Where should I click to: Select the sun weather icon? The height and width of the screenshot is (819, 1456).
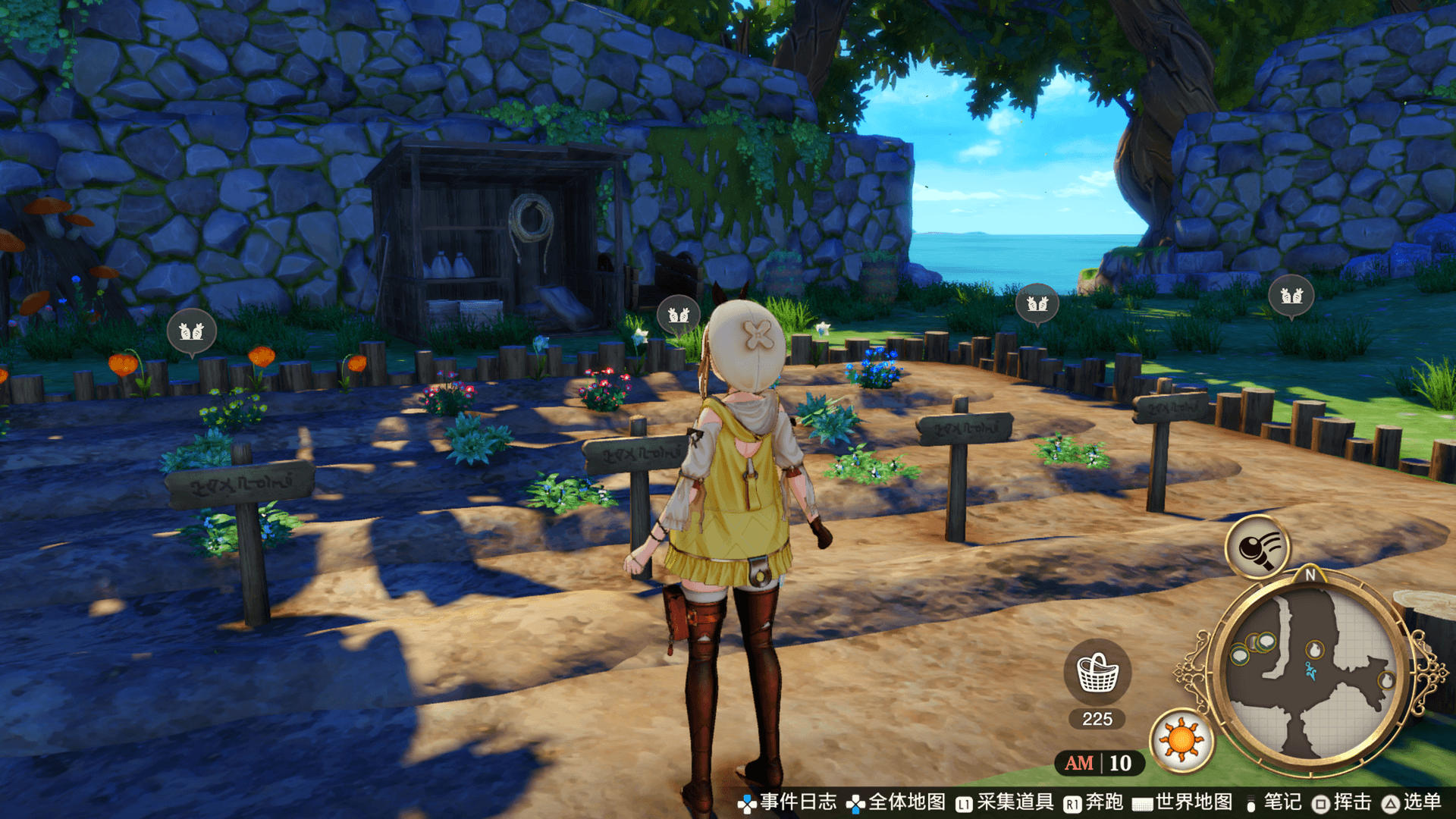click(1181, 740)
